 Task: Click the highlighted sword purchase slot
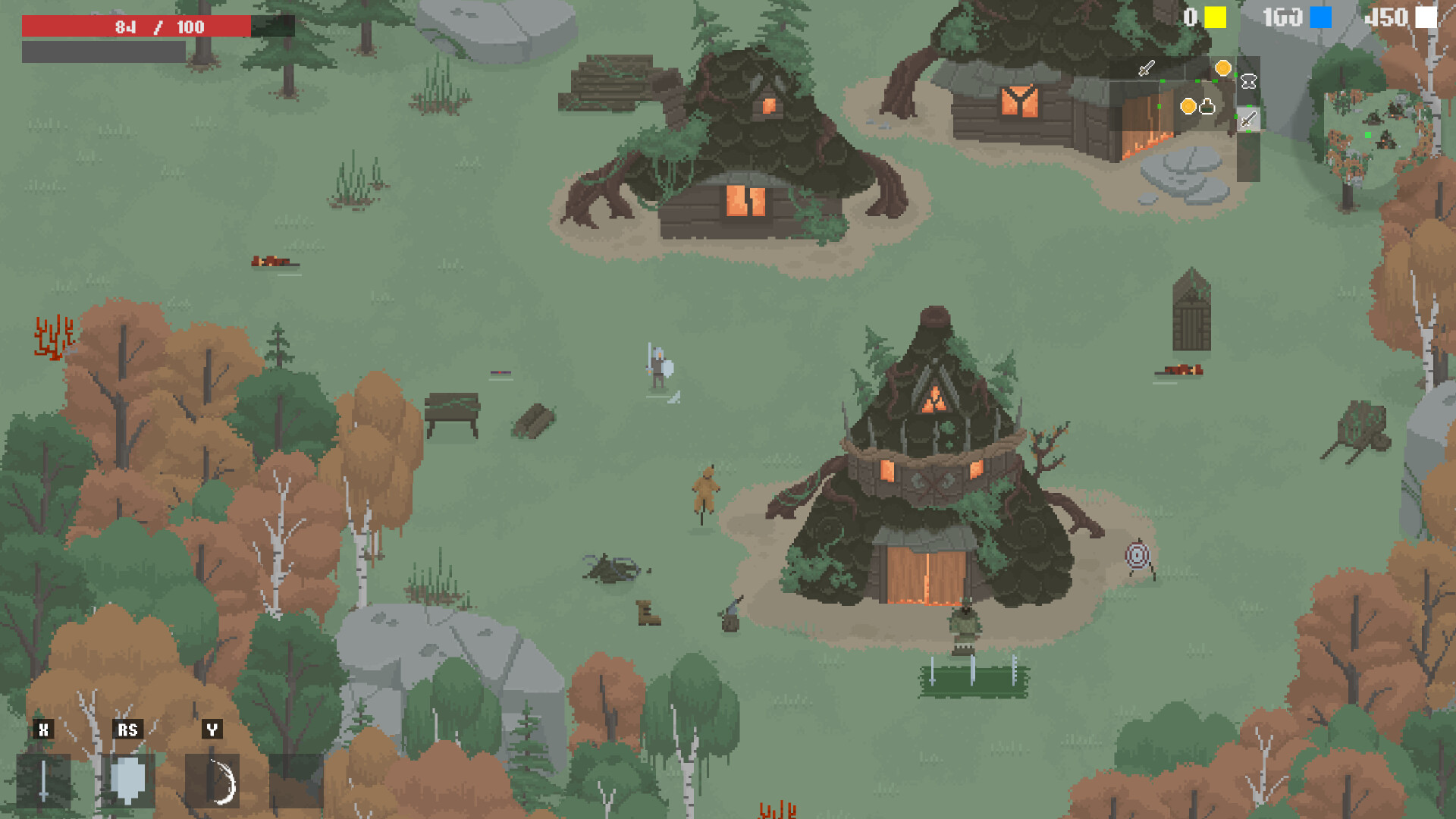(1248, 121)
